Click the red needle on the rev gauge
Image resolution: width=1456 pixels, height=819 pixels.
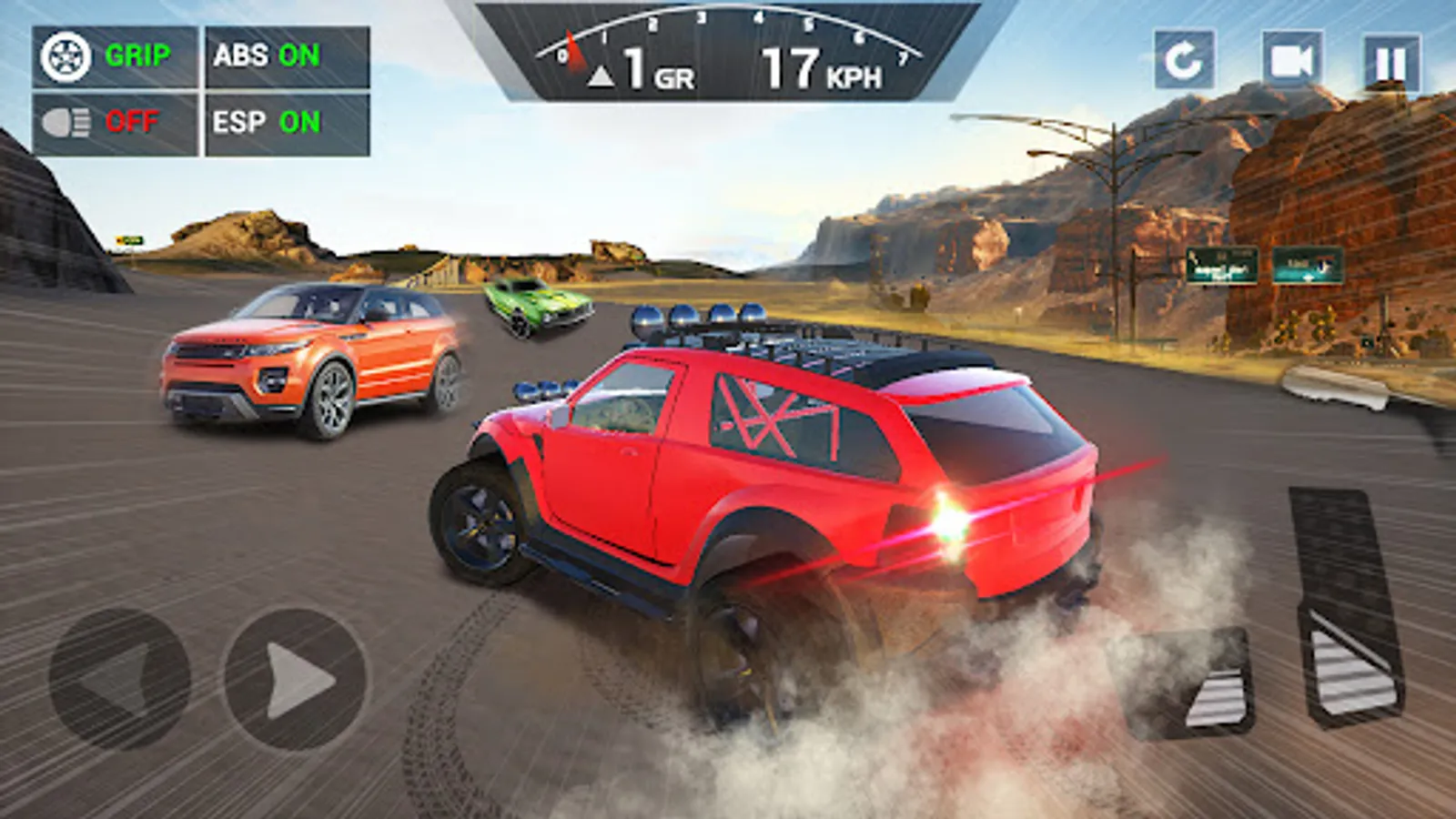[573, 50]
